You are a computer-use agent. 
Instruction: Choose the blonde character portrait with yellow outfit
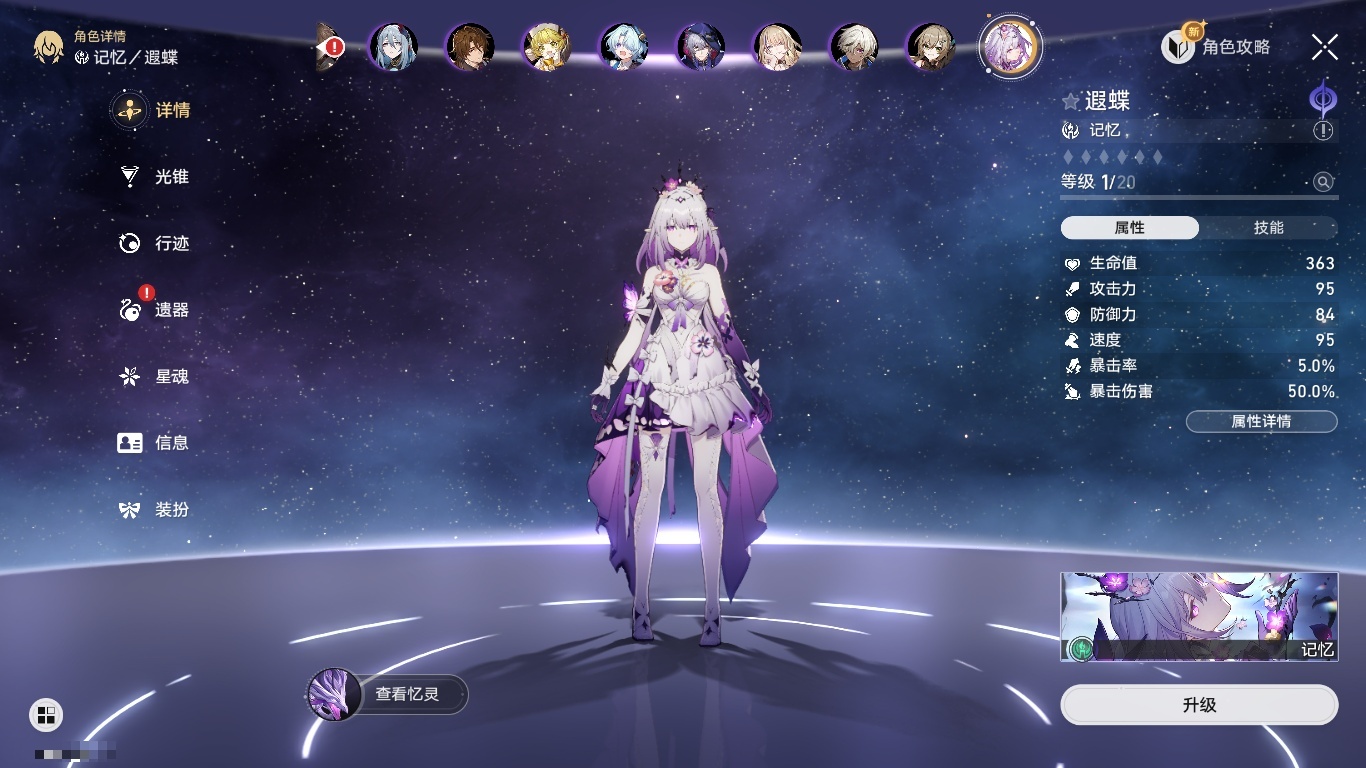pyautogui.click(x=547, y=47)
